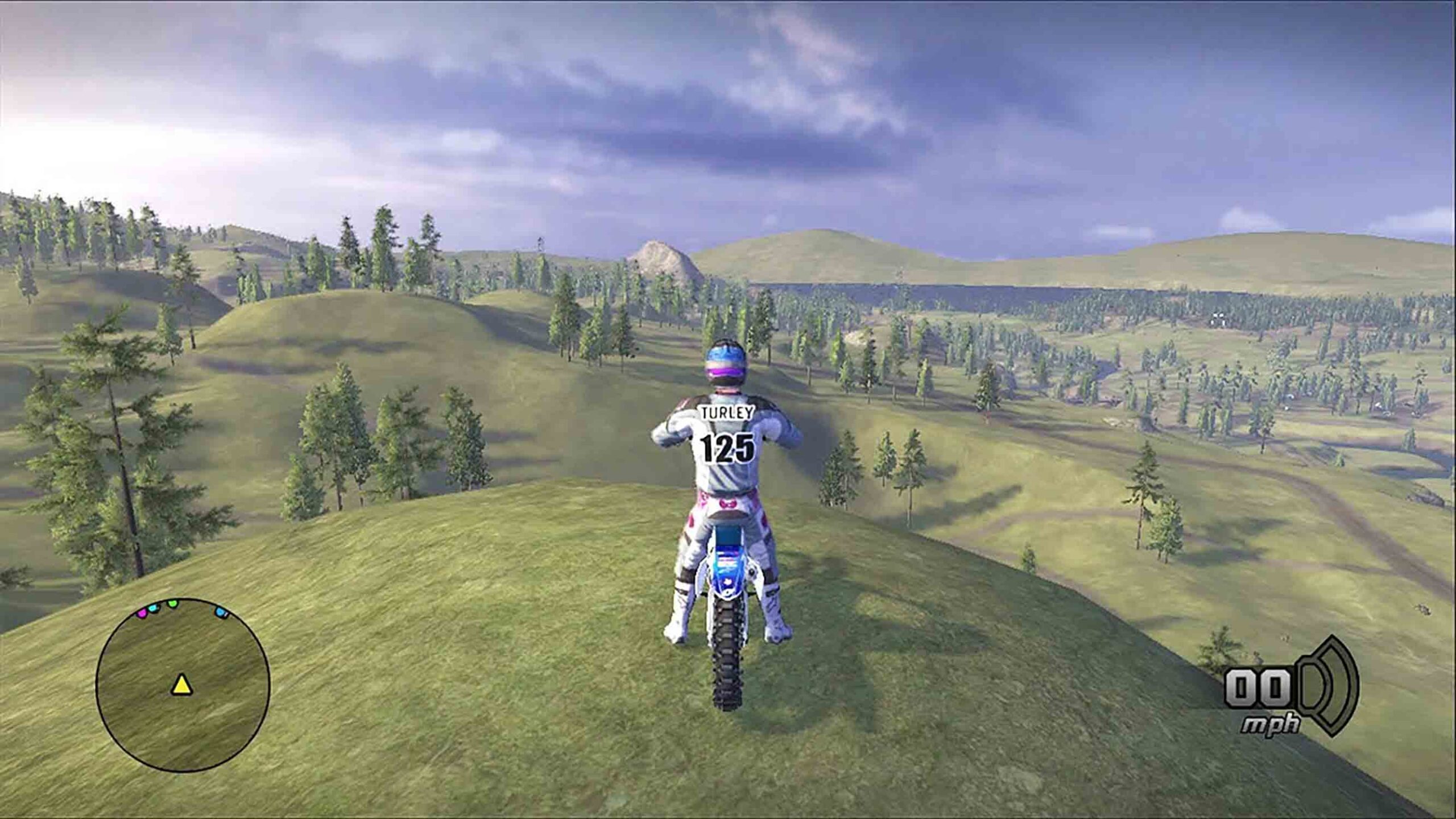Viewport: 1456px width, 819px height.
Task: Click the magenta marker on the minimap
Action: click(142, 613)
